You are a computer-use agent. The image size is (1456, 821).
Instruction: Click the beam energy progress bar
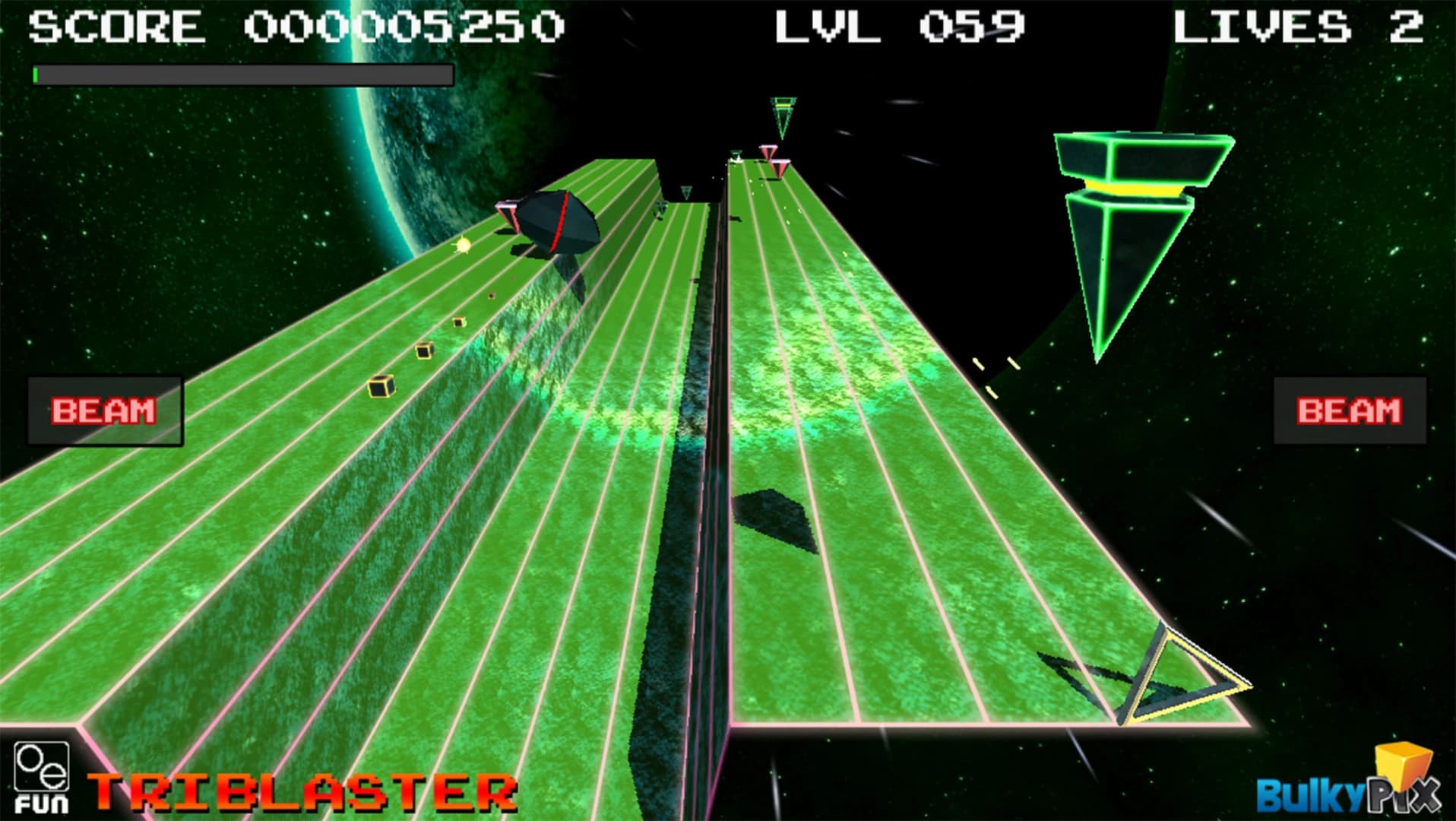tap(243, 73)
